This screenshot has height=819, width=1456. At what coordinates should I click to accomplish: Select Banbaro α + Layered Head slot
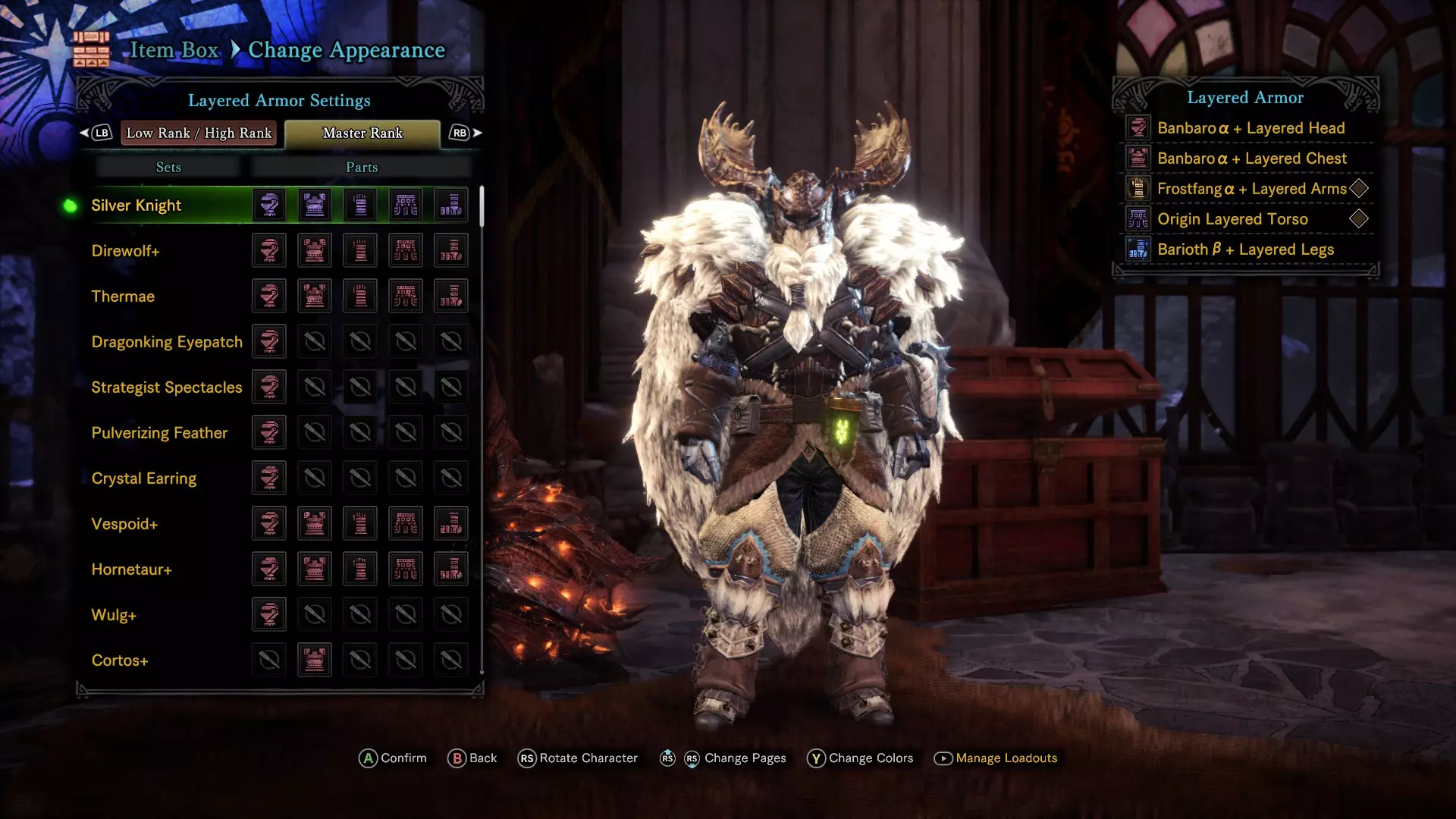[1250, 128]
